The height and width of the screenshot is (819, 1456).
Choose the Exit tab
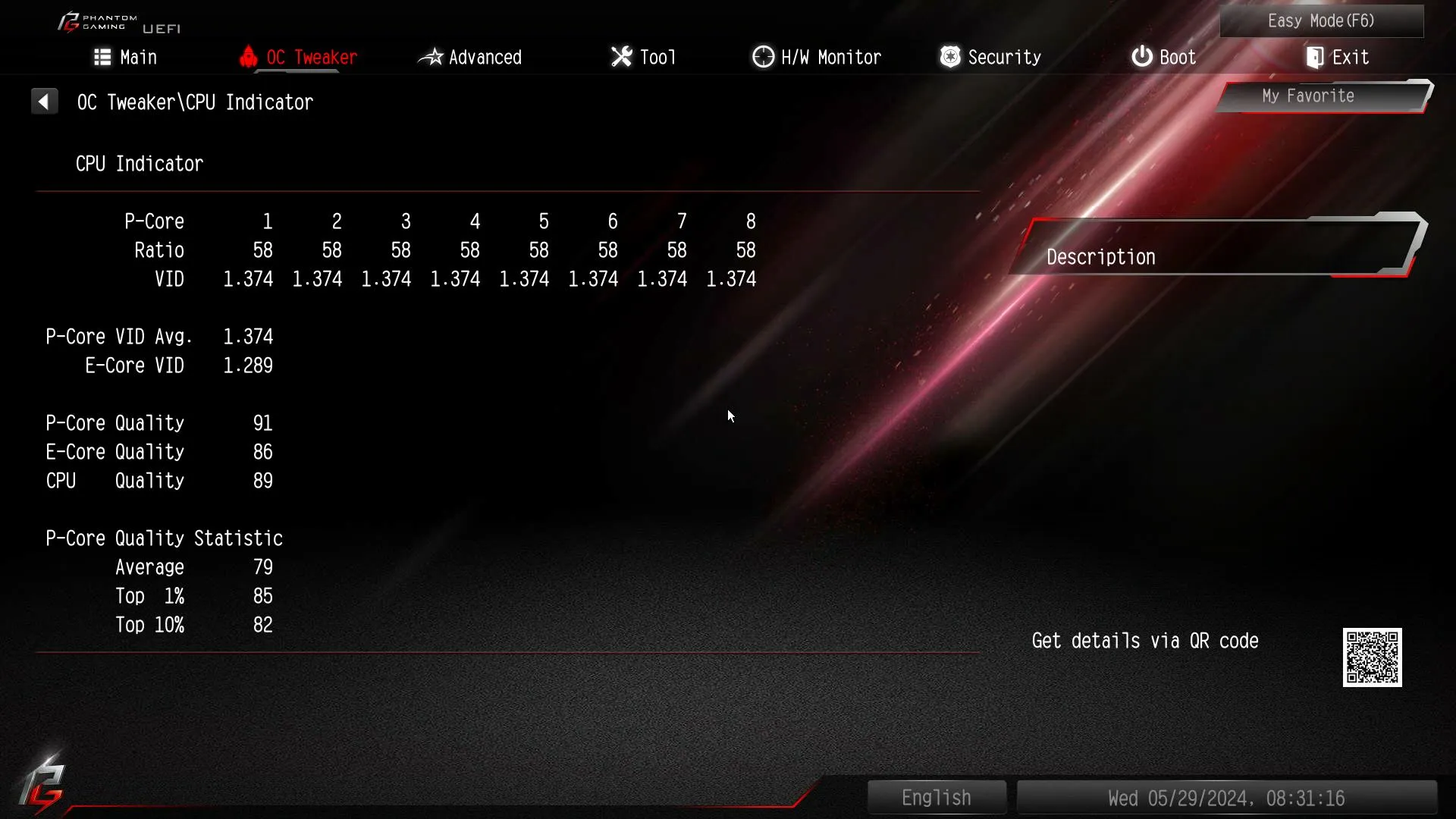[x=1337, y=58]
